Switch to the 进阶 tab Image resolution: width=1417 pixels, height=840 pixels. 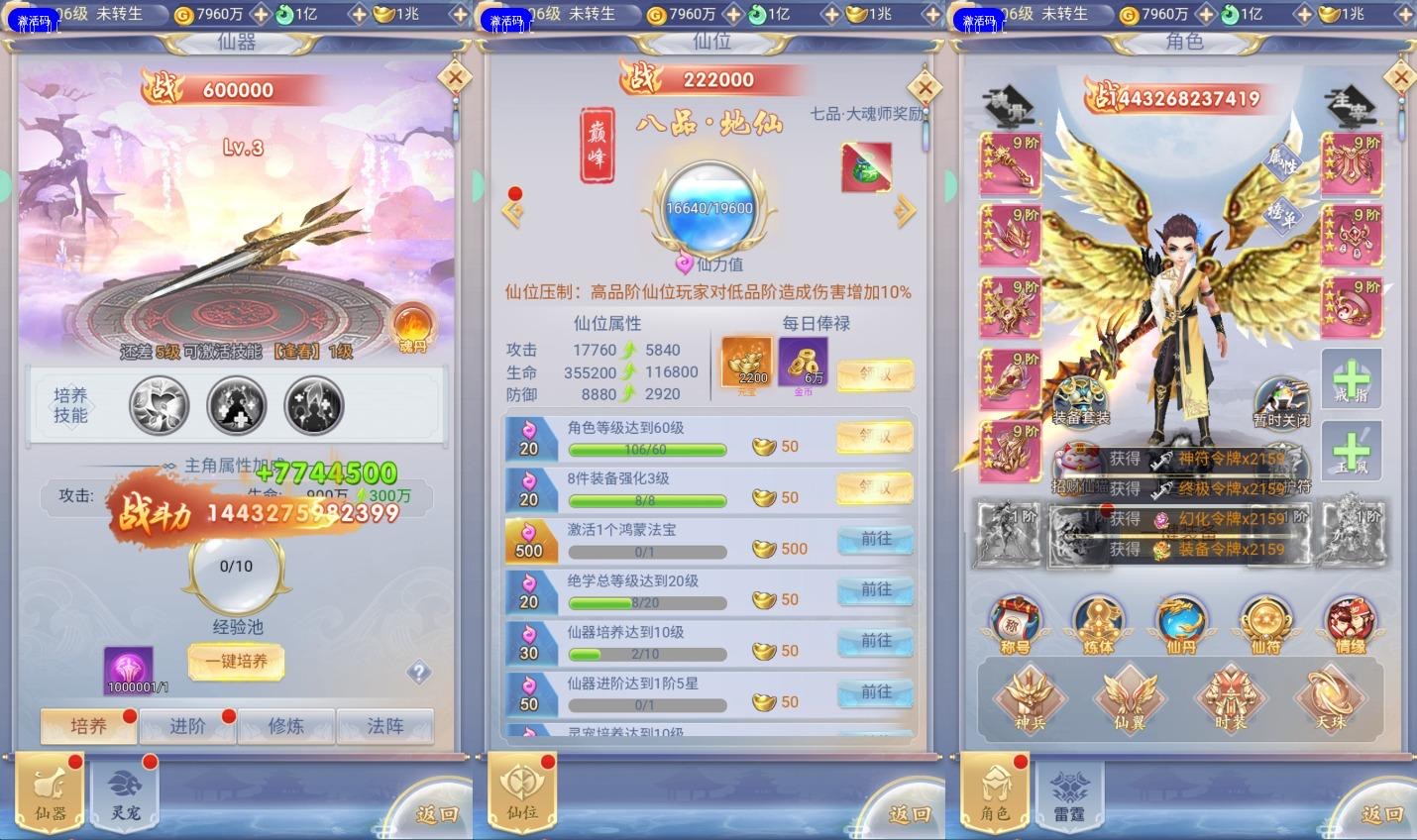187,726
